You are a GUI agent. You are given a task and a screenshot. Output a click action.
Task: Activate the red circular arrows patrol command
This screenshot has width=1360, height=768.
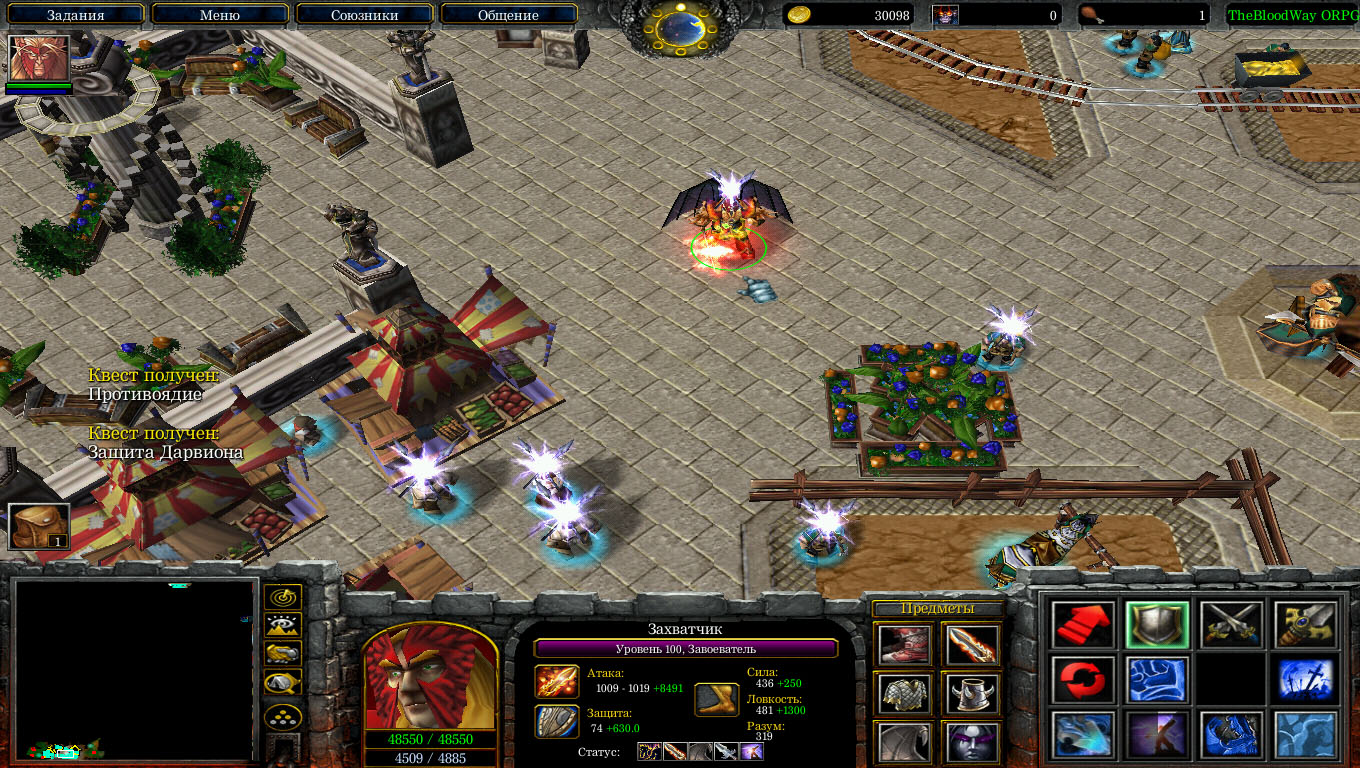[x=1083, y=680]
